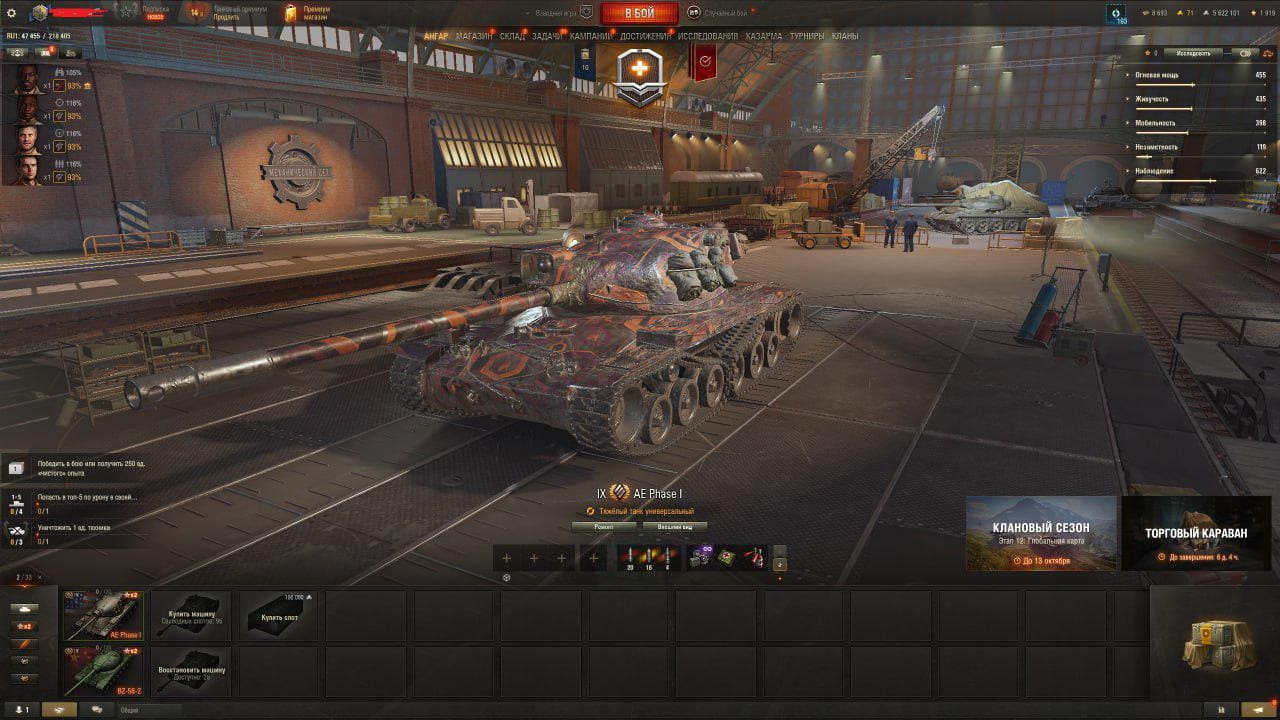Select the AE Phase I tank in carousel
Image resolution: width=1280 pixels, height=720 pixels.
click(104, 615)
